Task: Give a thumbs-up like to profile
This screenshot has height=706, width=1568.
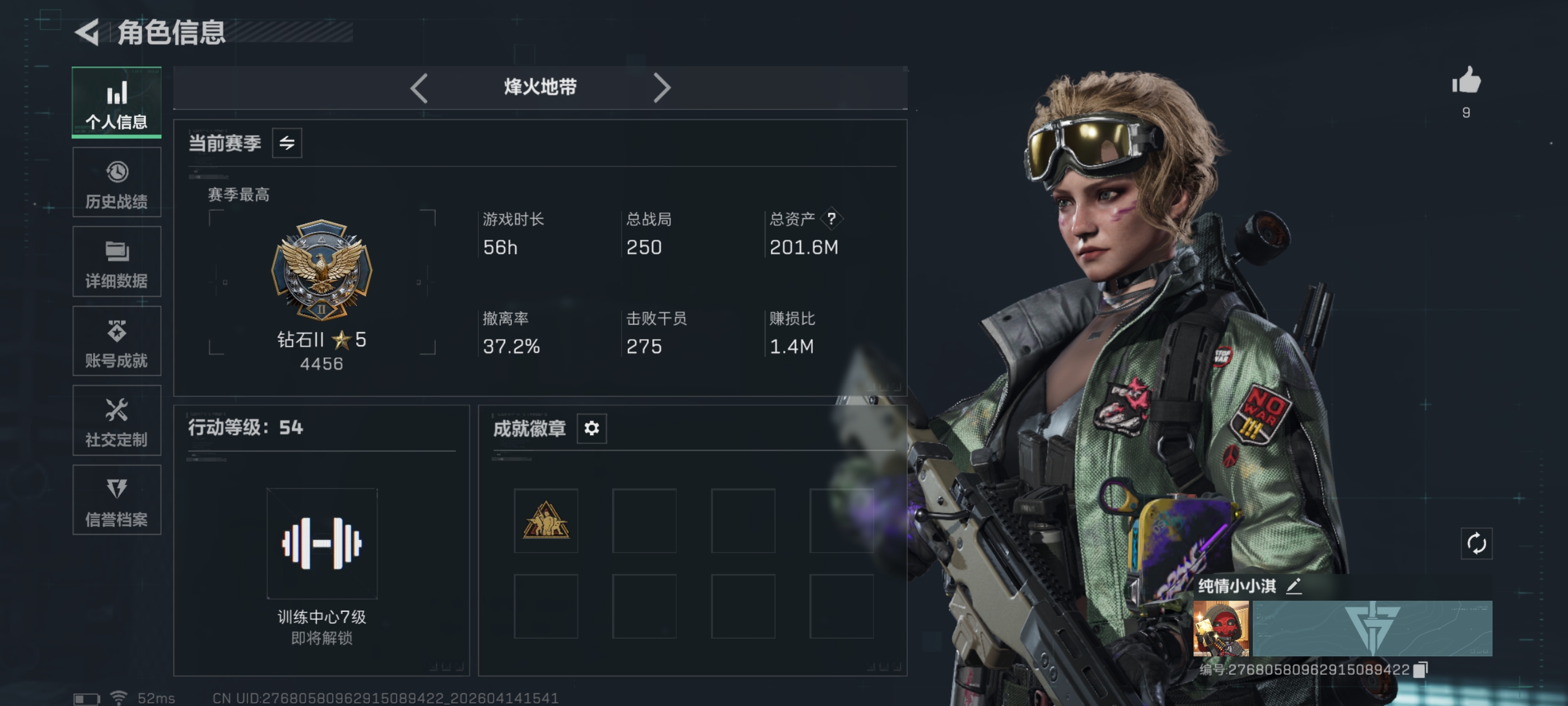Action: pyautogui.click(x=1466, y=81)
